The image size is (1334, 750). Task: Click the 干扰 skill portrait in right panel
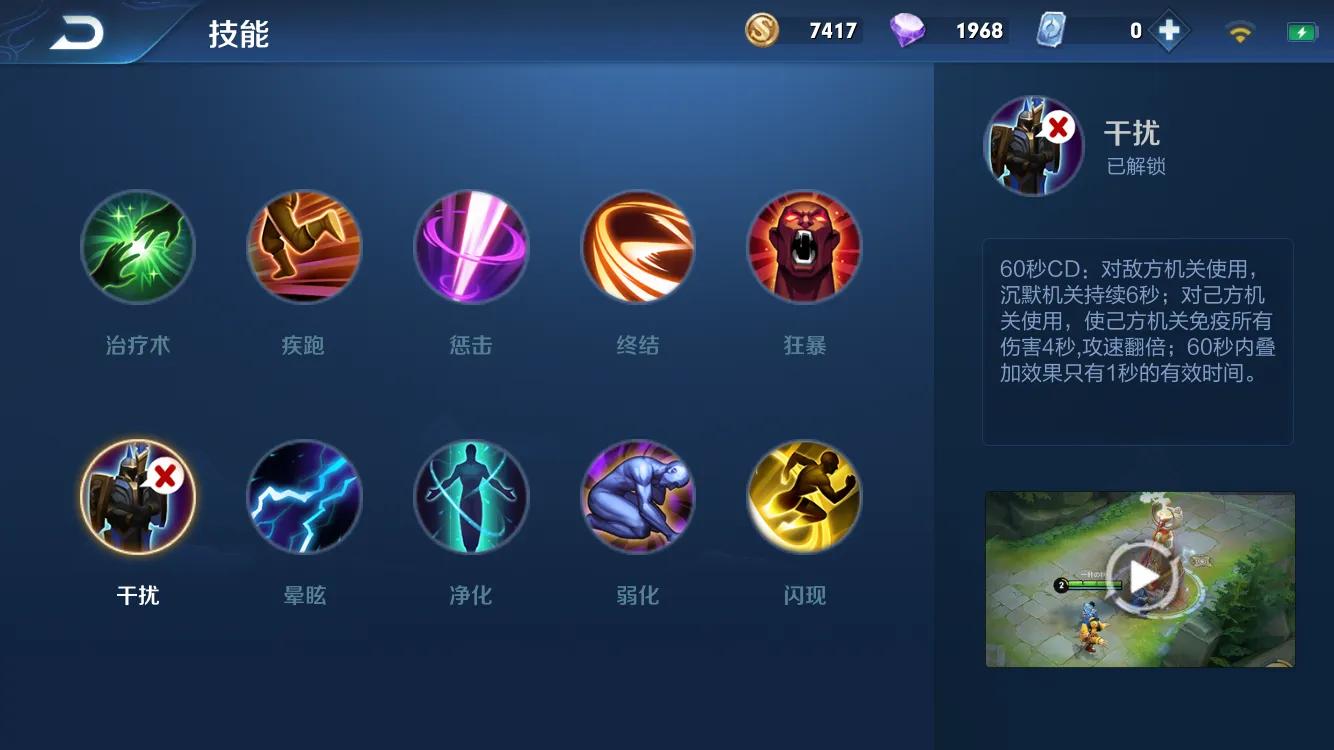point(1032,146)
